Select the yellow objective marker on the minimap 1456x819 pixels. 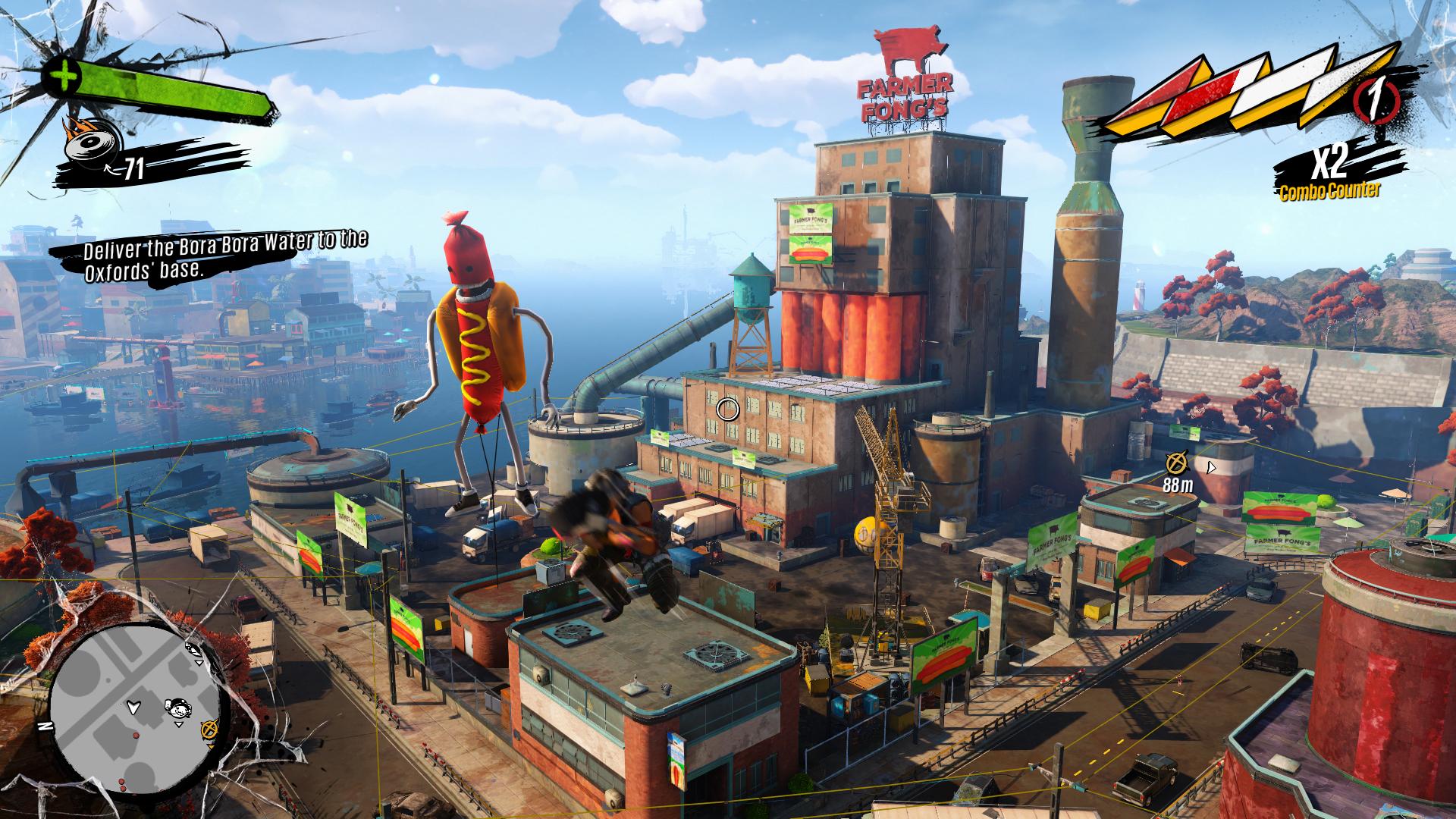[x=209, y=729]
